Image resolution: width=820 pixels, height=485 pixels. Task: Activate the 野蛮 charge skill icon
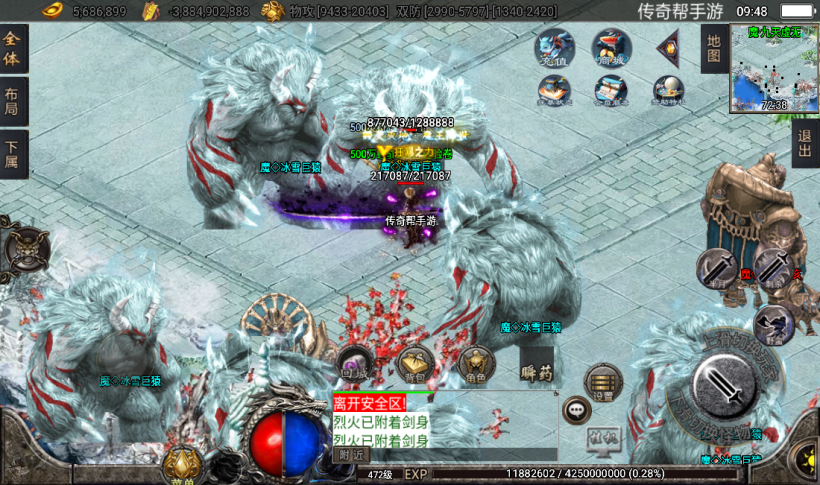click(772, 322)
